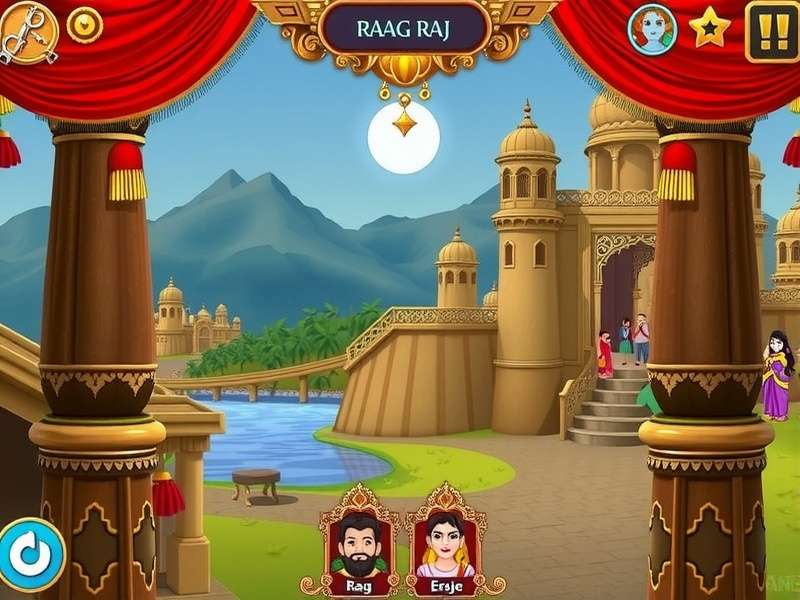This screenshot has height=600, width=800.
Task: Open the keys icon in the corner
Action: tap(27, 31)
